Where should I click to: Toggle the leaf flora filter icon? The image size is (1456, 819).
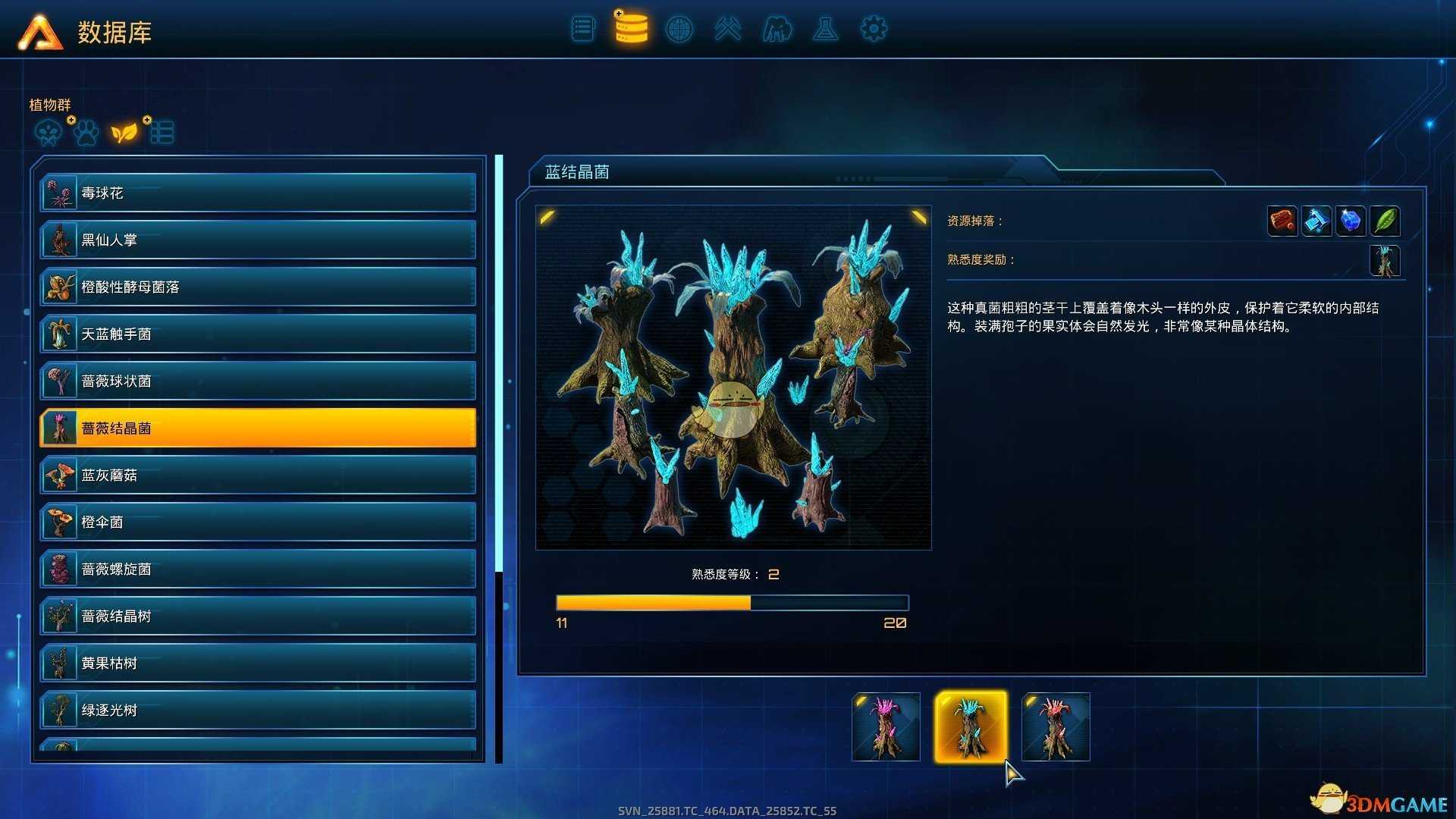[x=124, y=130]
